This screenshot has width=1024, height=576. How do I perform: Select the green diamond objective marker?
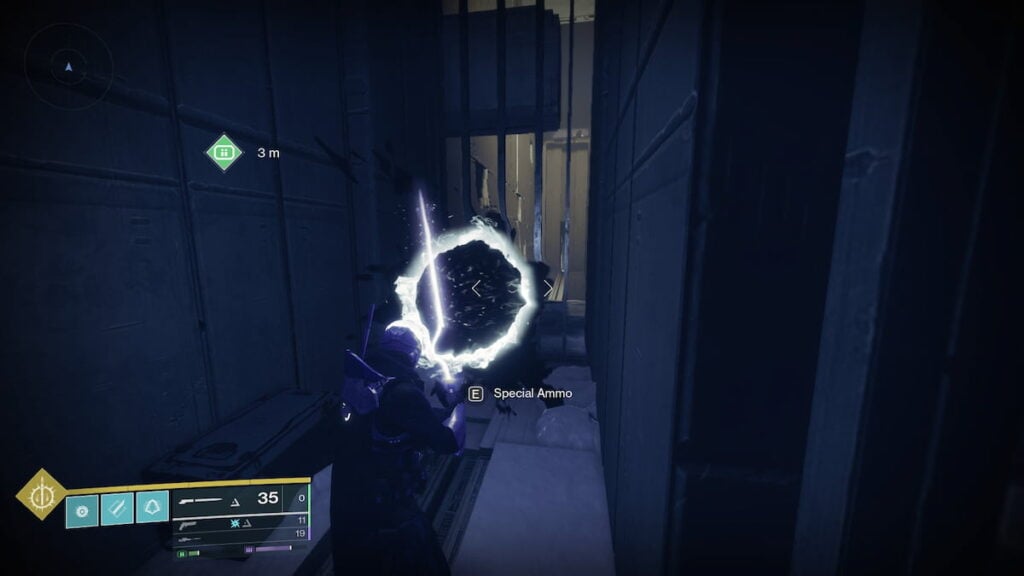click(224, 152)
